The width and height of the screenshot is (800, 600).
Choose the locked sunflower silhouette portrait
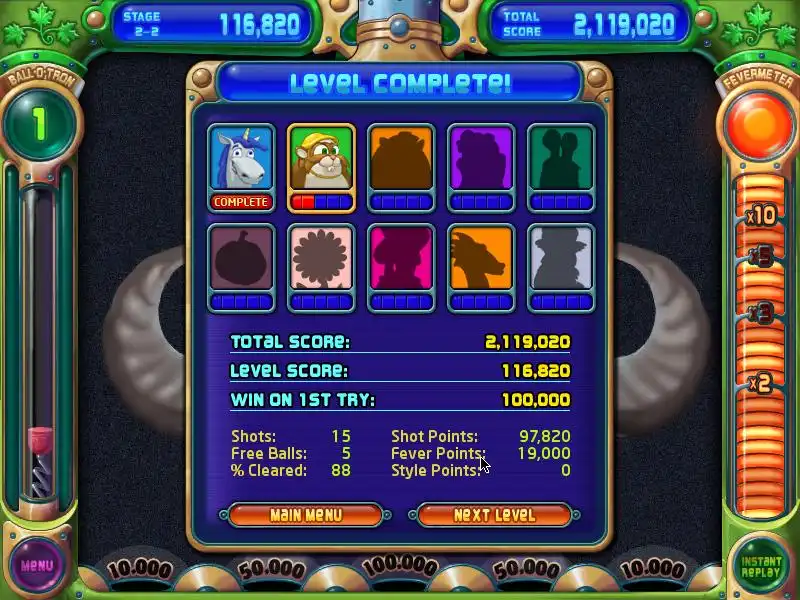click(321, 258)
